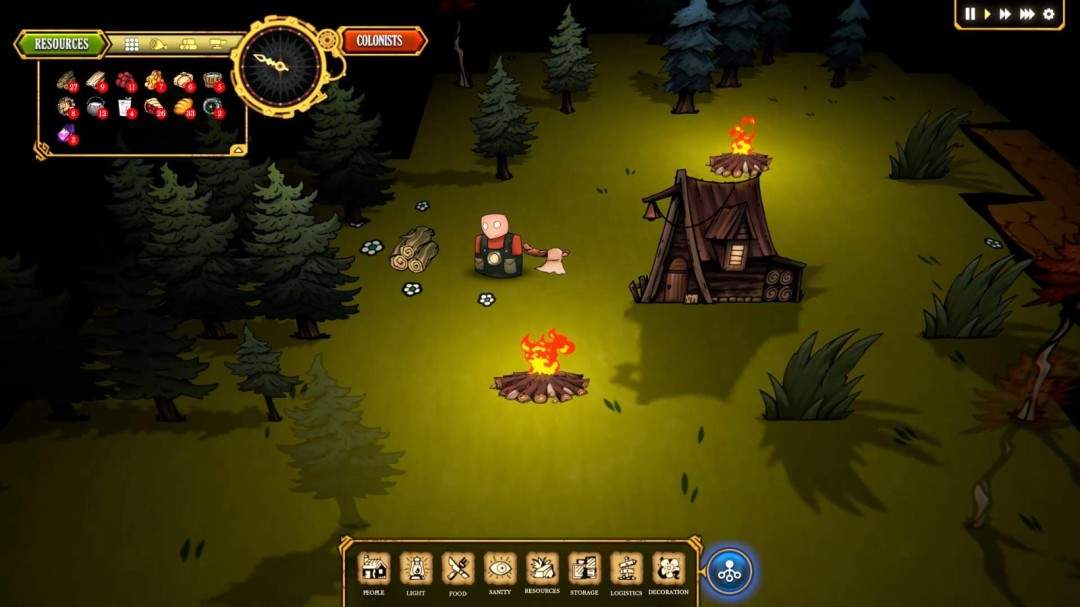Viewport: 1080px width, 607px height.
Task: Open settings with the gear icon
Action: pos(1049,14)
